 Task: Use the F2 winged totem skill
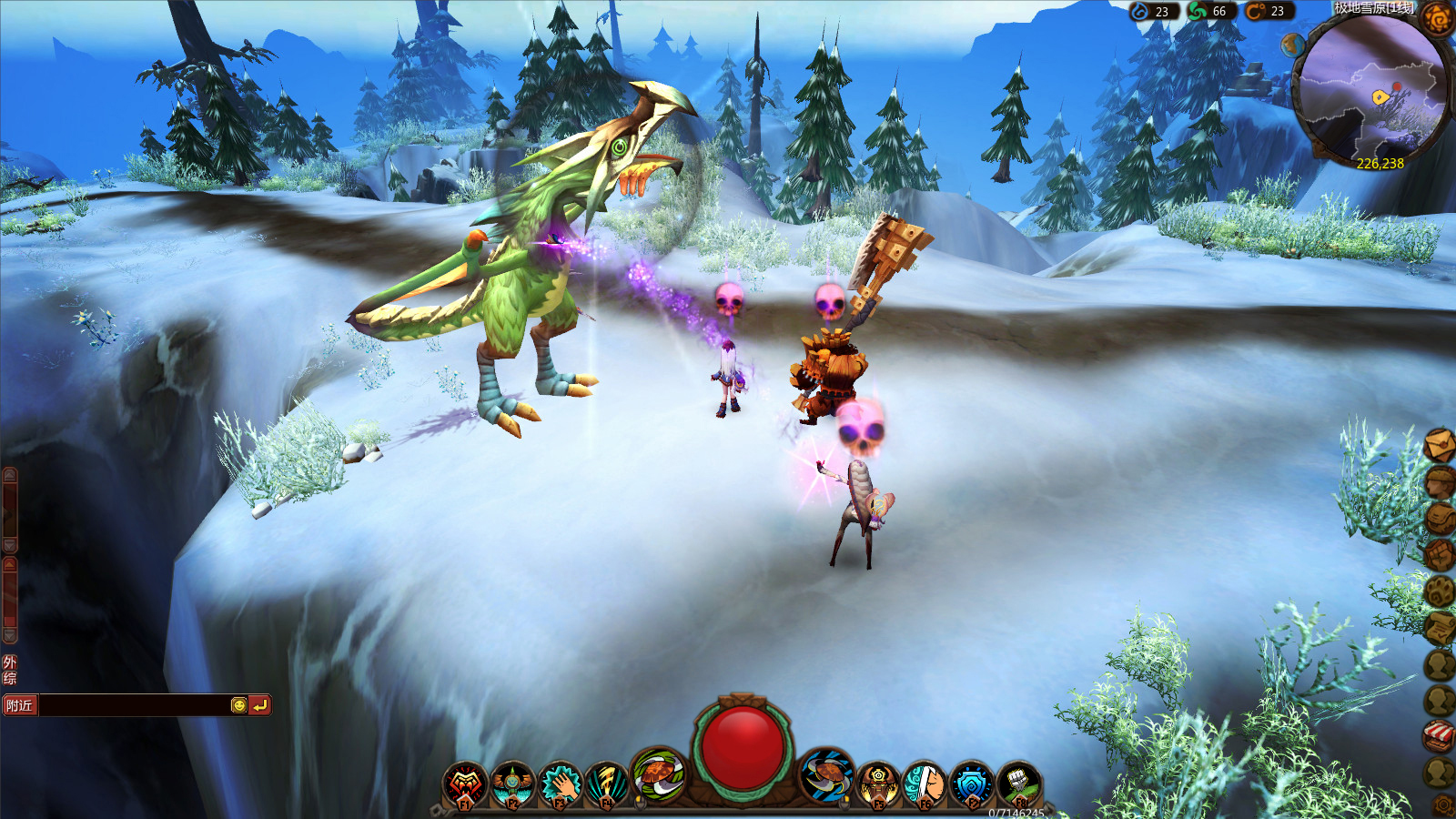coord(512,784)
